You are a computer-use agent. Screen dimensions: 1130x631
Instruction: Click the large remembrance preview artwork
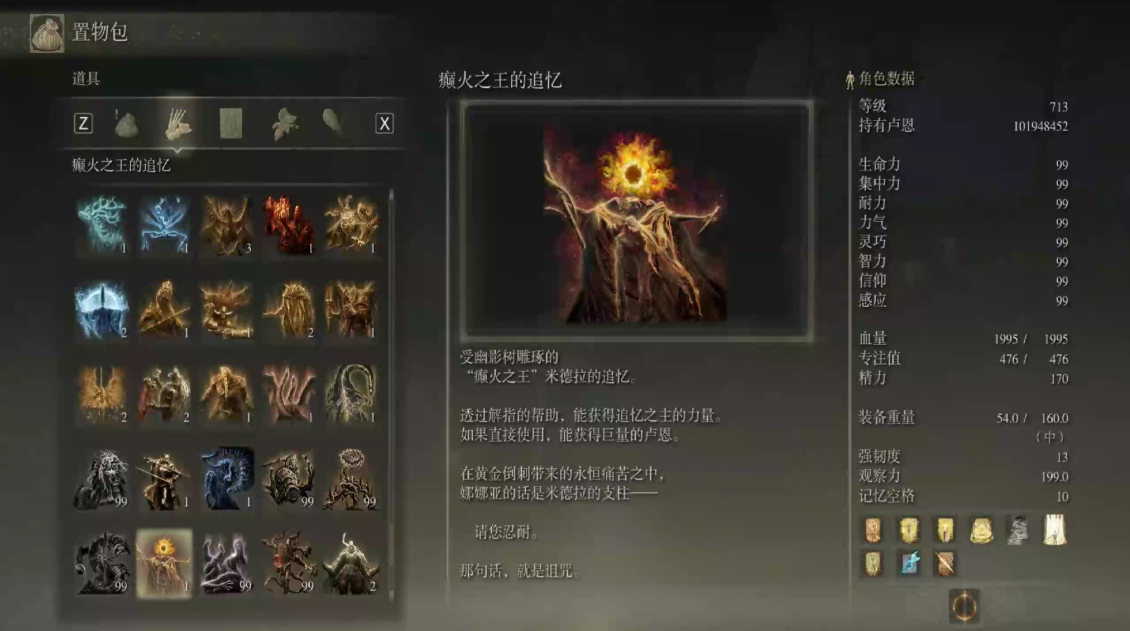coord(636,221)
